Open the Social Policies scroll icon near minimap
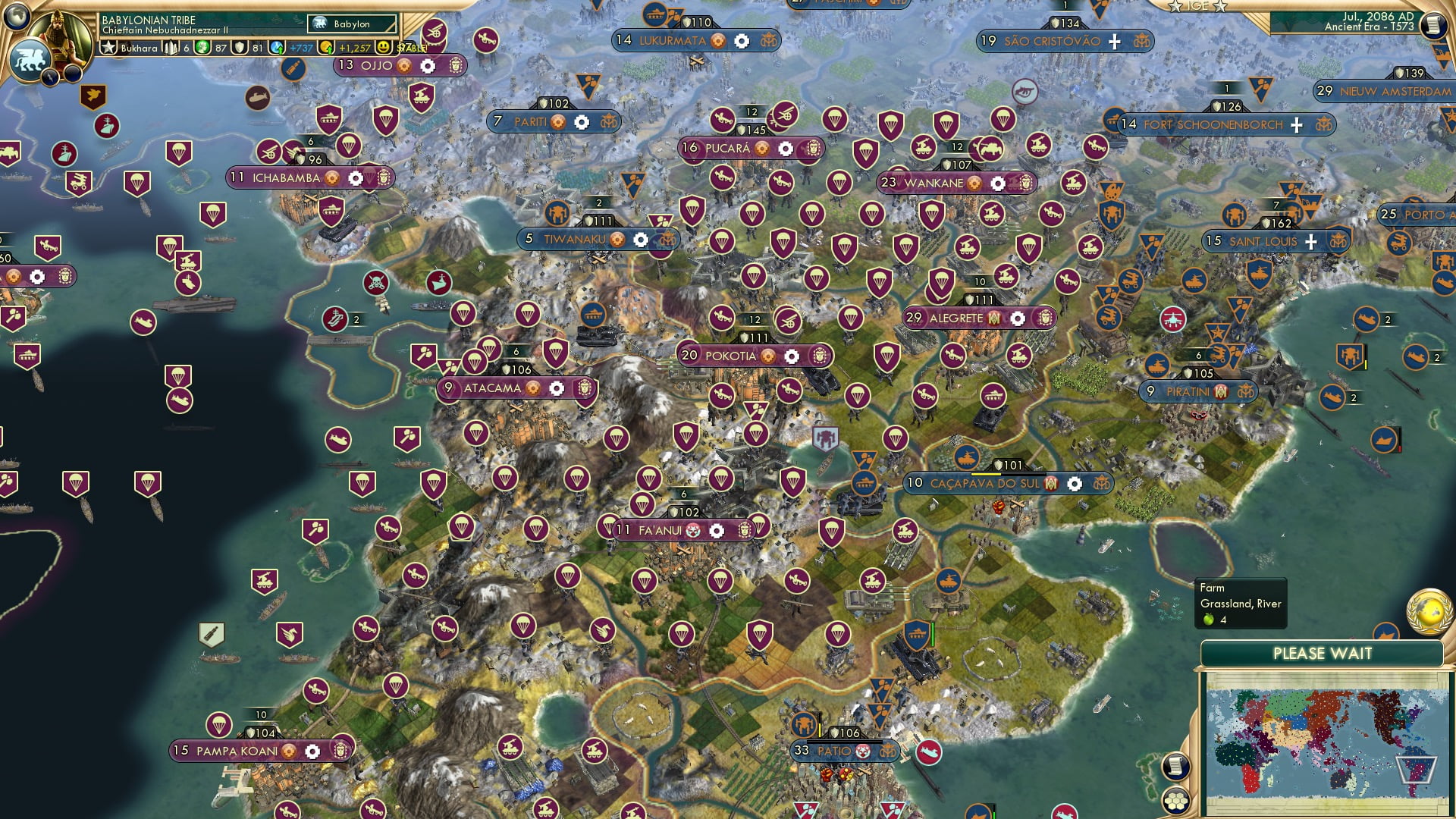The image size is (1456, 819). pyautogui.click(x=1176, y=767)
